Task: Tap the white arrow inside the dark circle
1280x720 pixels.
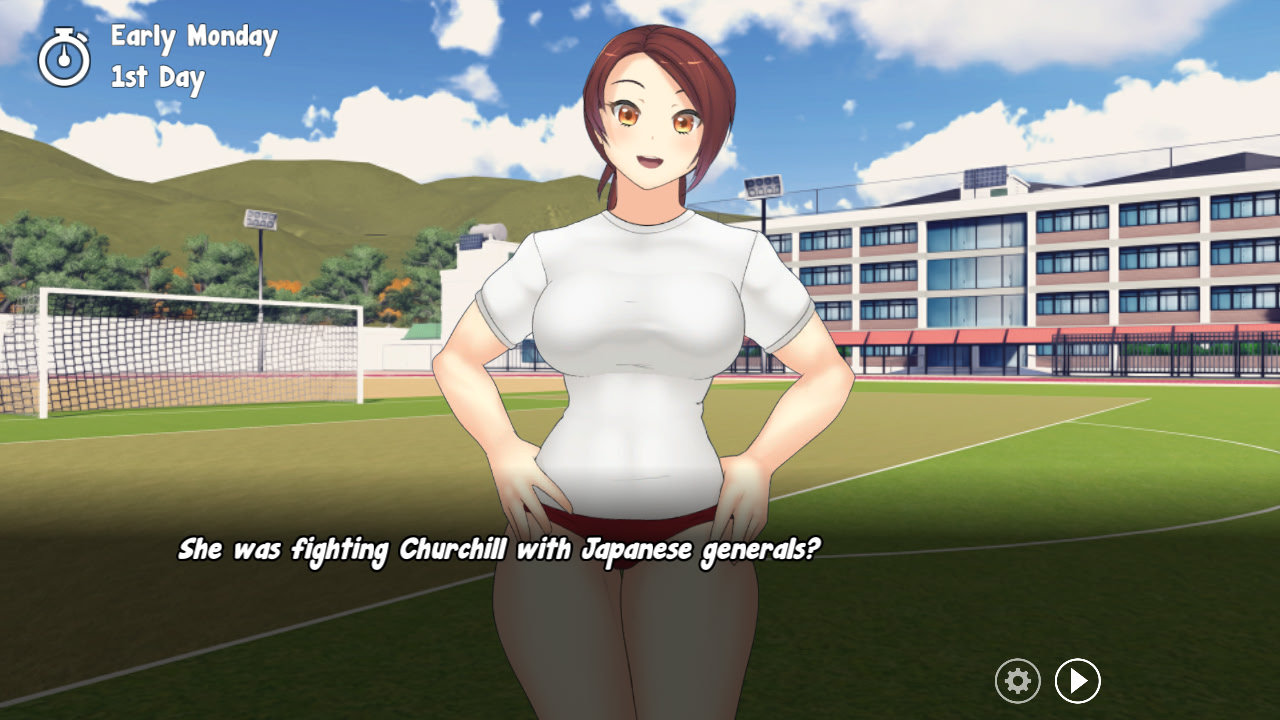Action: pyautogui.click(x=1077, y=681)
